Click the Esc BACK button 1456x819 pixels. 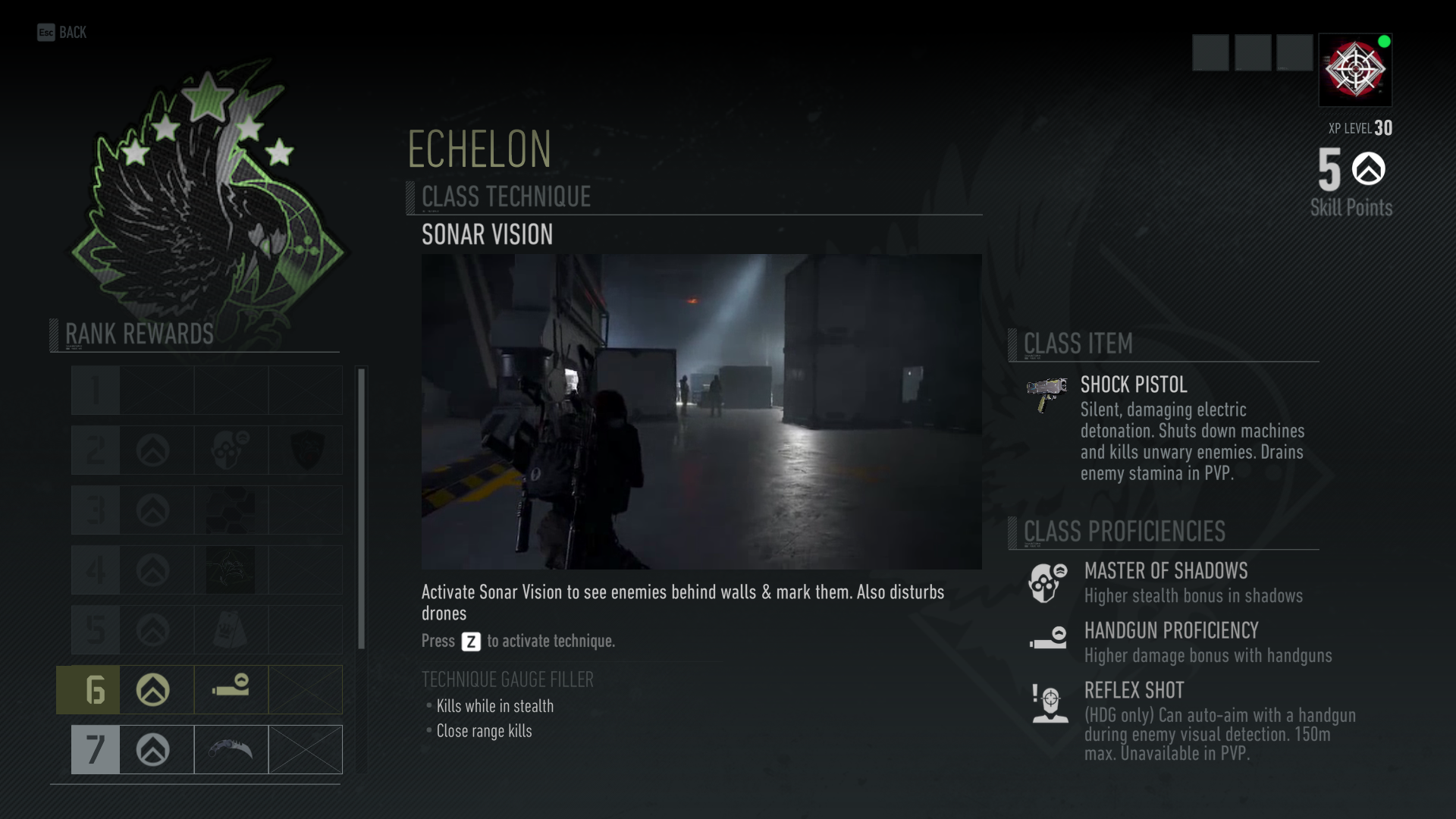(x=61, y=33)
